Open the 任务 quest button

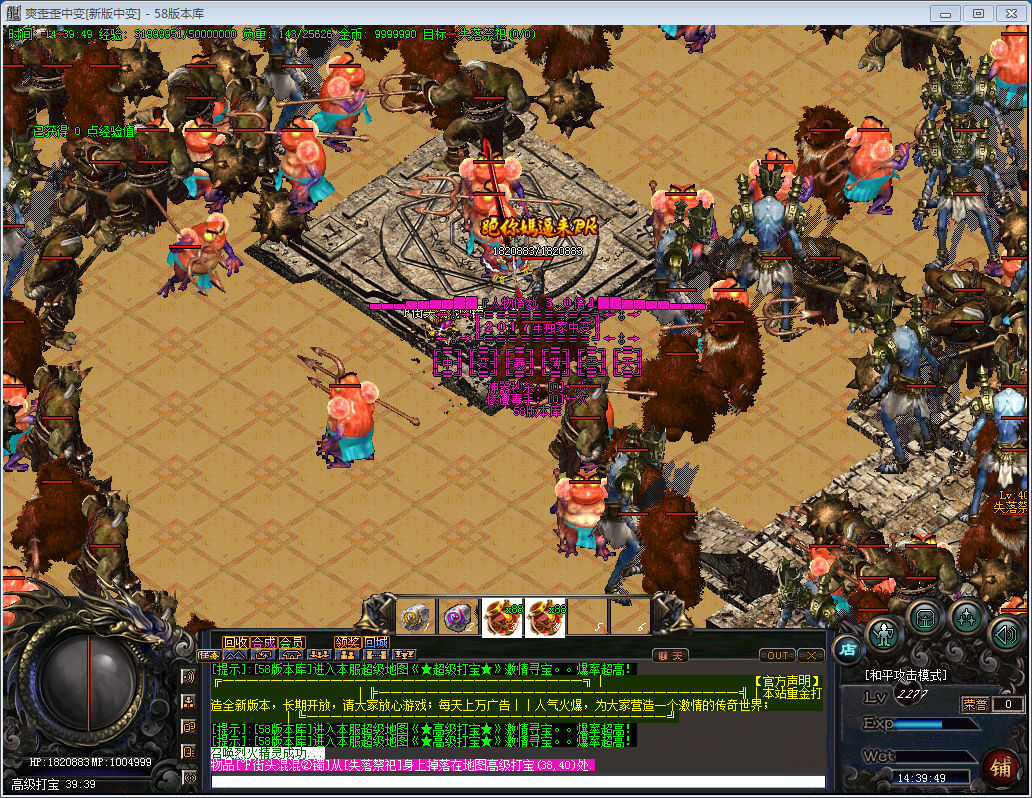point(208,656)
